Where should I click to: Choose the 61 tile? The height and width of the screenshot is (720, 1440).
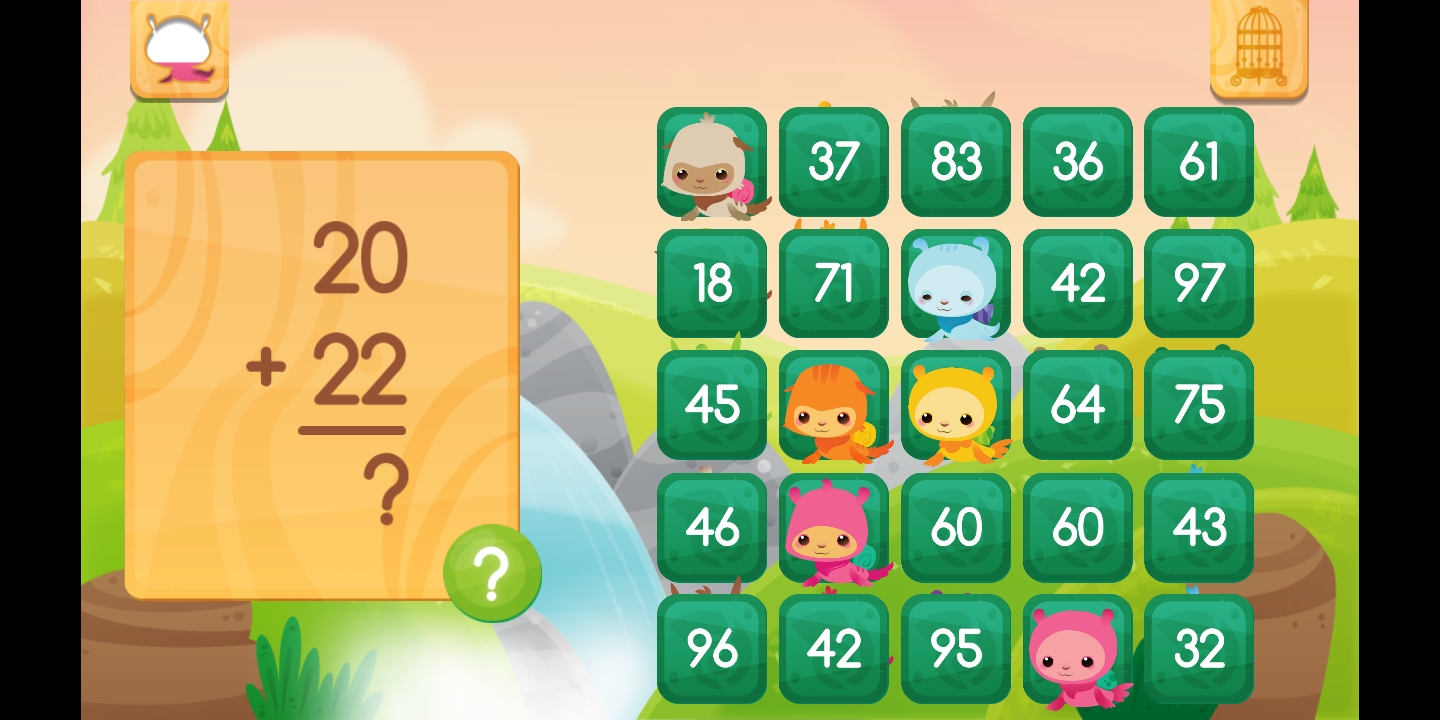tap(1199, 162)
